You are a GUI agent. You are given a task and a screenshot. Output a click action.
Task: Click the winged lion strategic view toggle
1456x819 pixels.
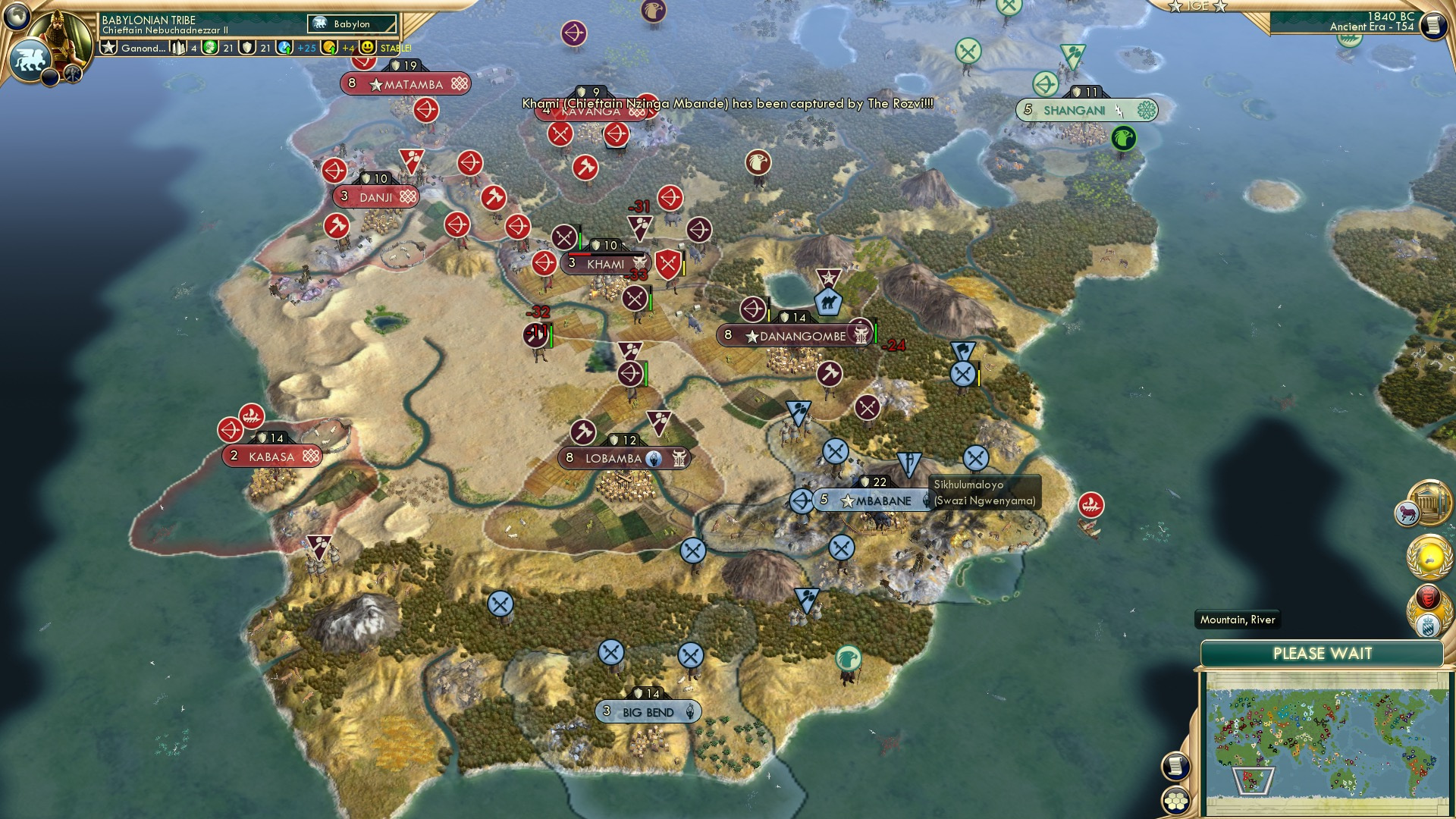tap(32, 61)
